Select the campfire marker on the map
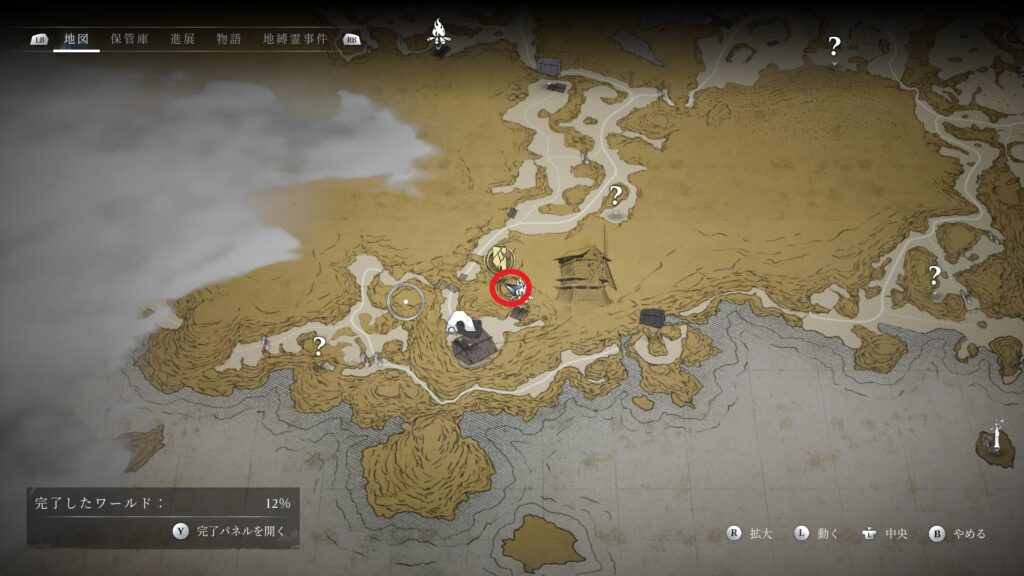Image resolution: width=1024 pixels, height=576 pixels. (x=437, y=31)
